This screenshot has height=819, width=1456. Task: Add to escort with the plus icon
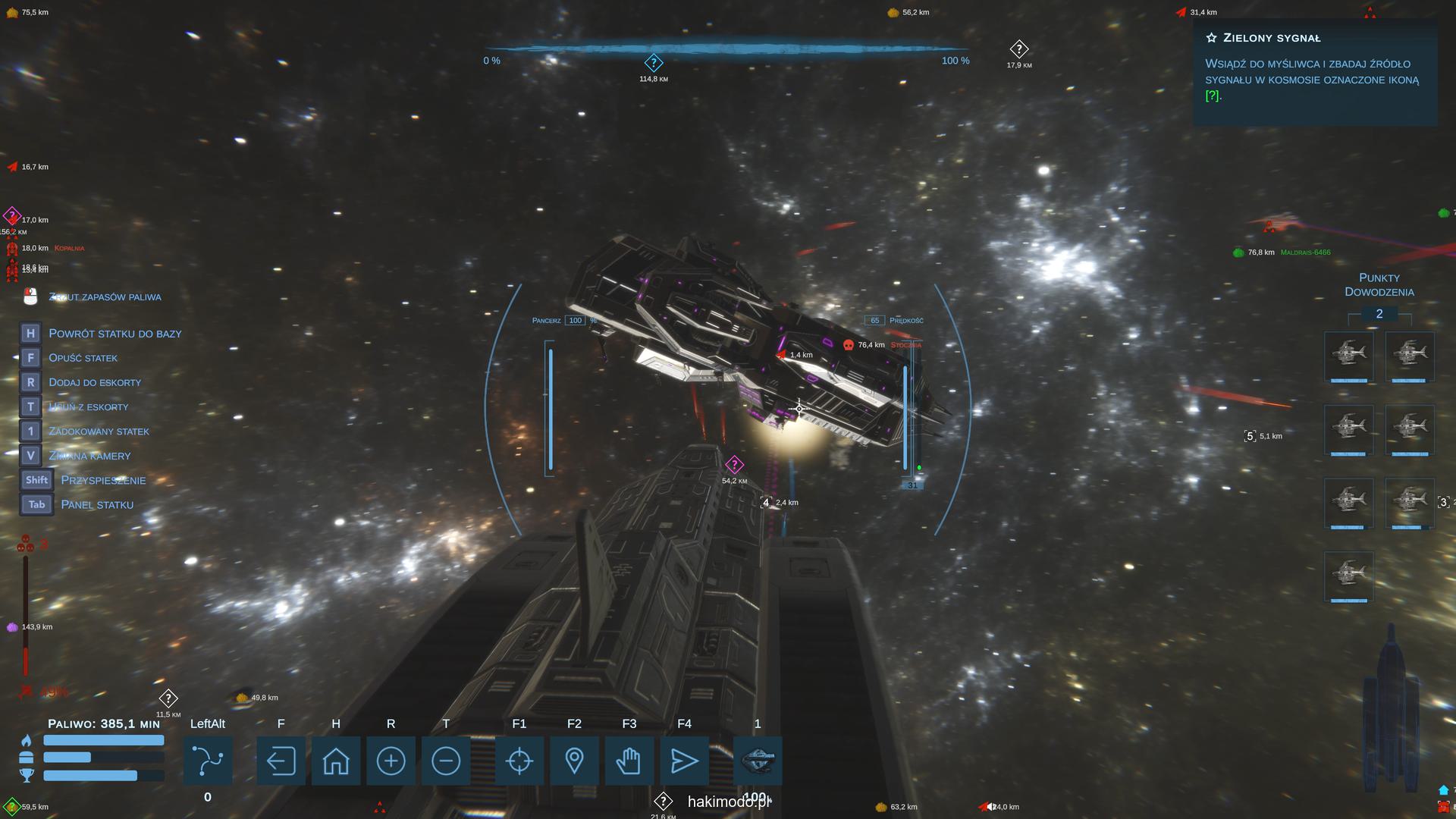391,761
